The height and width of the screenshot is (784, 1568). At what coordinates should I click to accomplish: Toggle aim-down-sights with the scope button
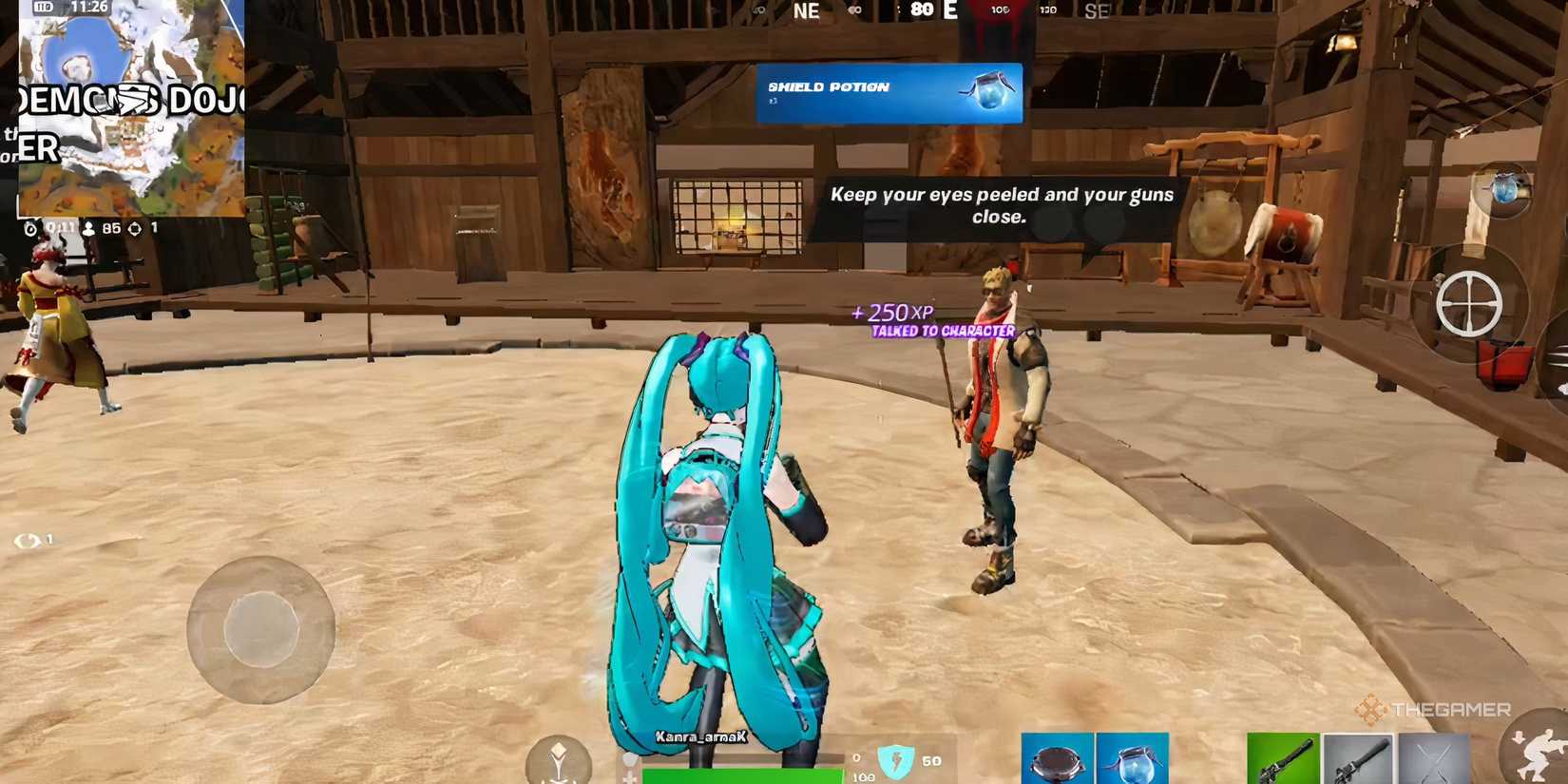click(x=1471, y=302)
